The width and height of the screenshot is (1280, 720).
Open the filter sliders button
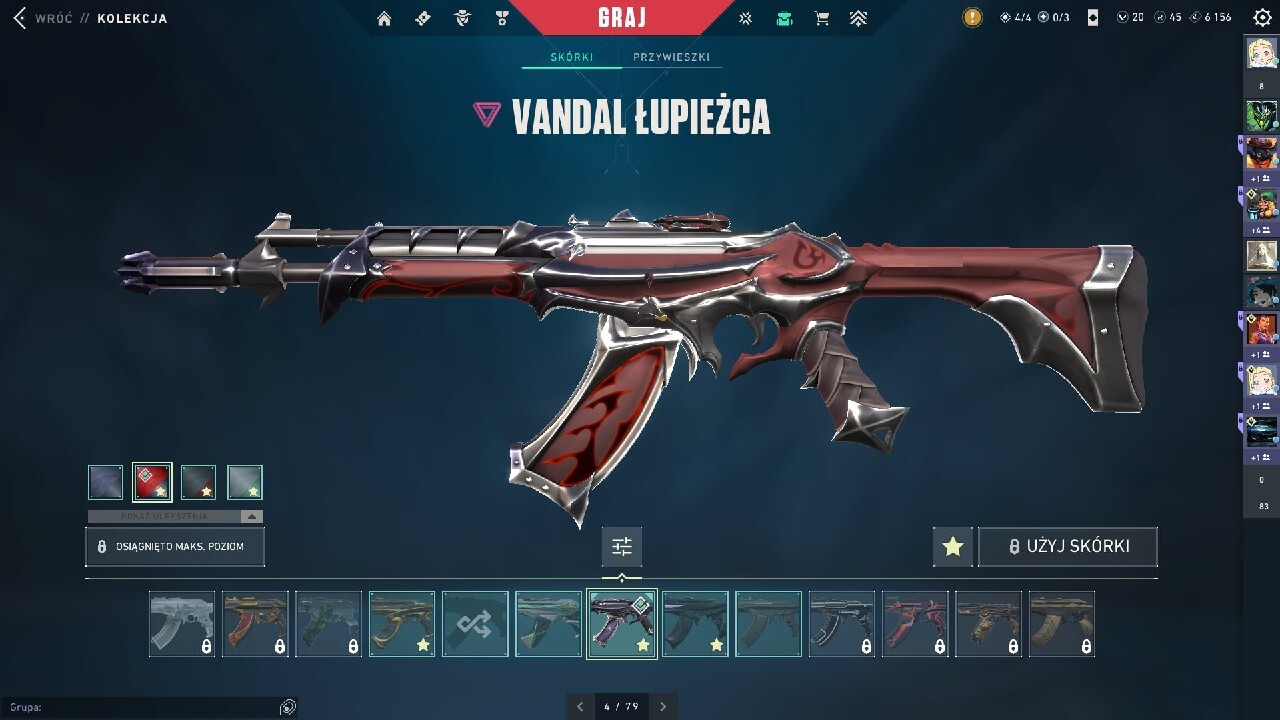(x=622, y=547)
